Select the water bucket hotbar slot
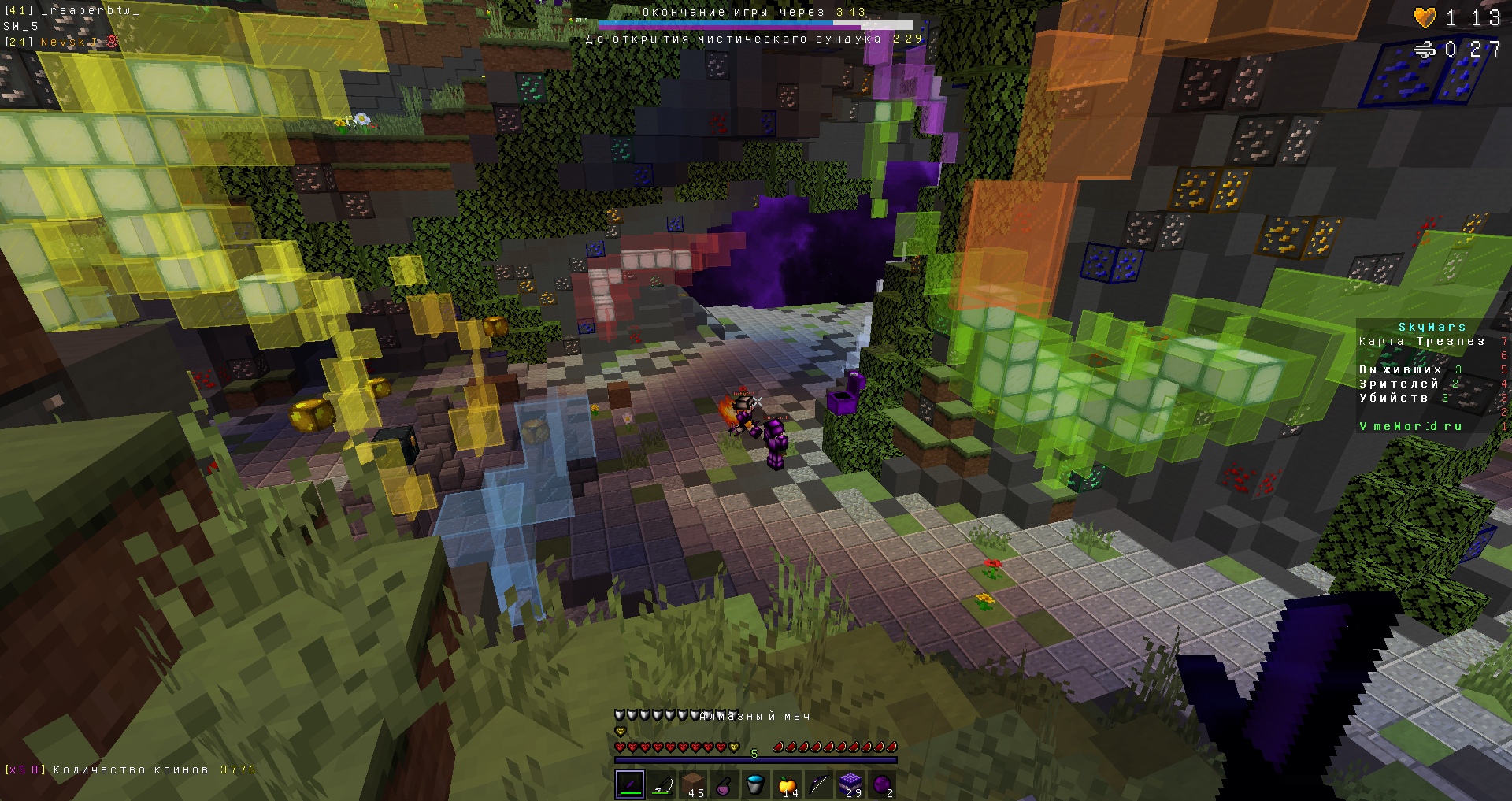 pyautogui.click(x=756, y=784)
